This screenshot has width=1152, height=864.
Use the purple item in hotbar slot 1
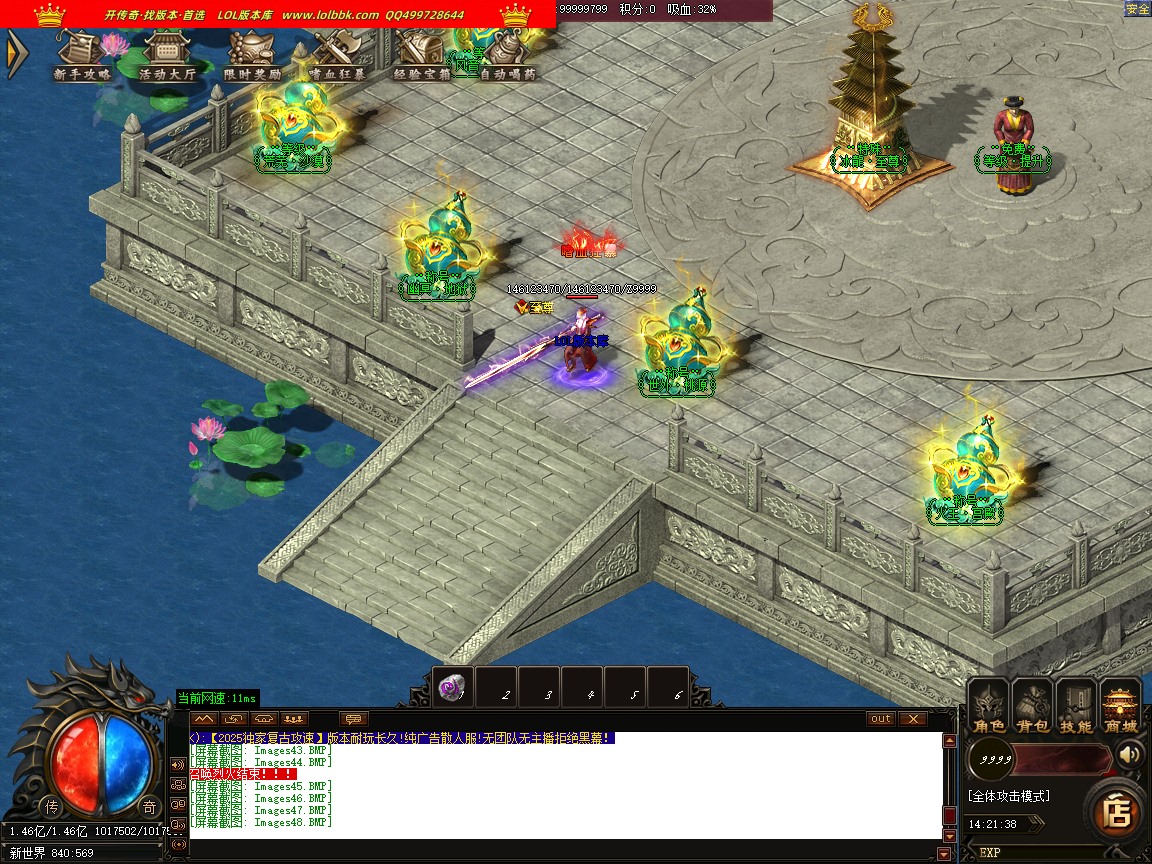tap(452, 688)
